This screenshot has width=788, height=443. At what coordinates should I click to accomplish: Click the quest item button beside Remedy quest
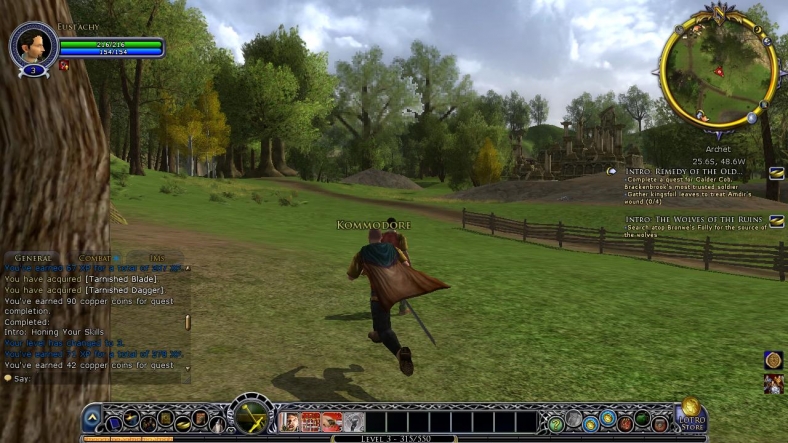[775, 173]
